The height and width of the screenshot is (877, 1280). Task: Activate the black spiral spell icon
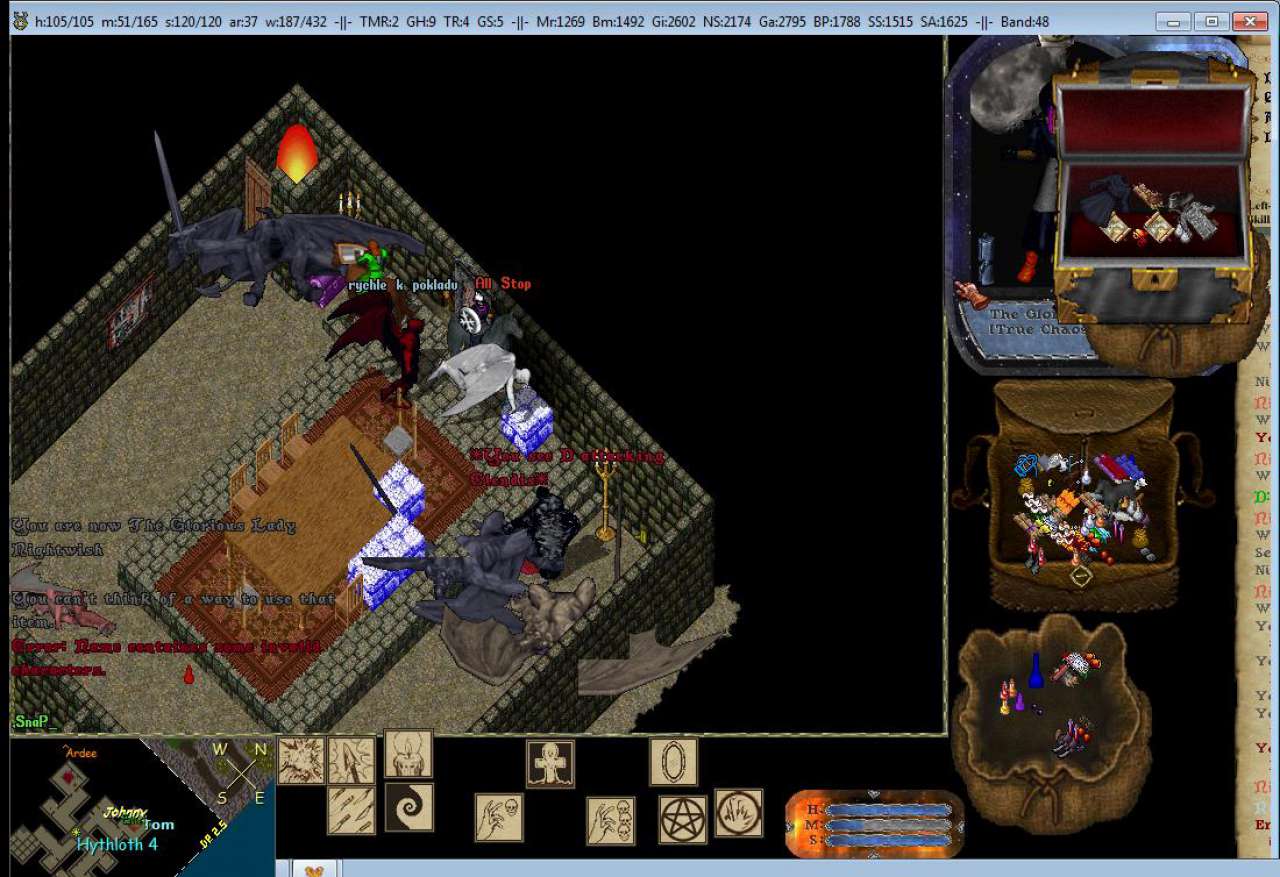(409, 807)
